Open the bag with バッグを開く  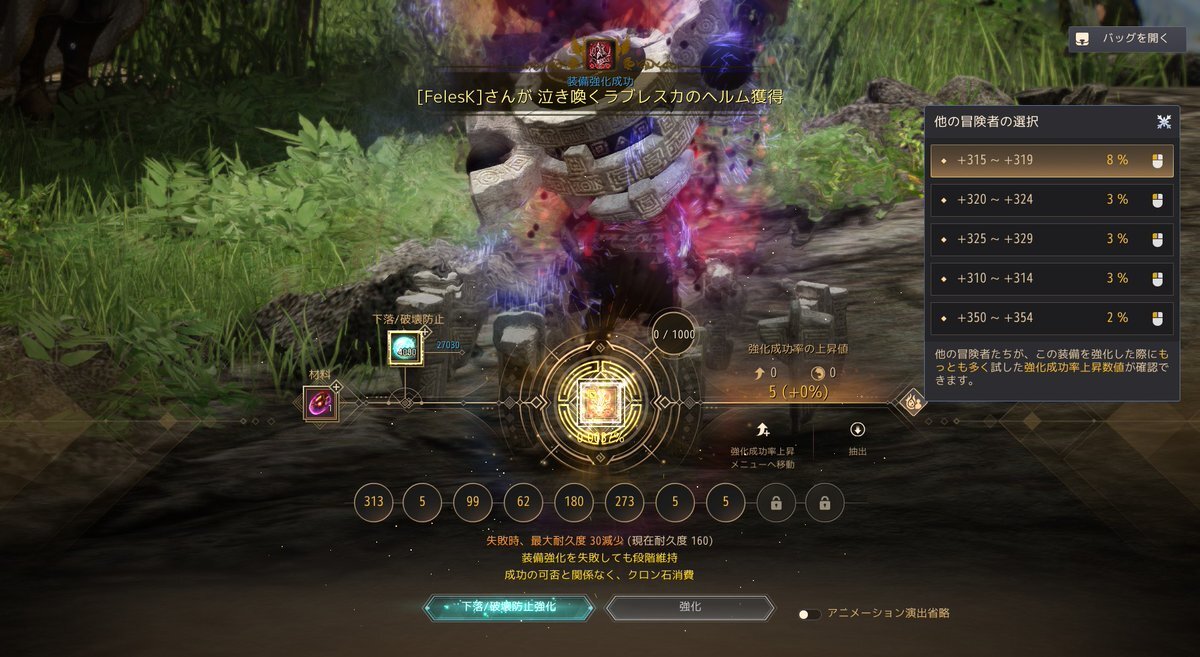coord(1127,40)
